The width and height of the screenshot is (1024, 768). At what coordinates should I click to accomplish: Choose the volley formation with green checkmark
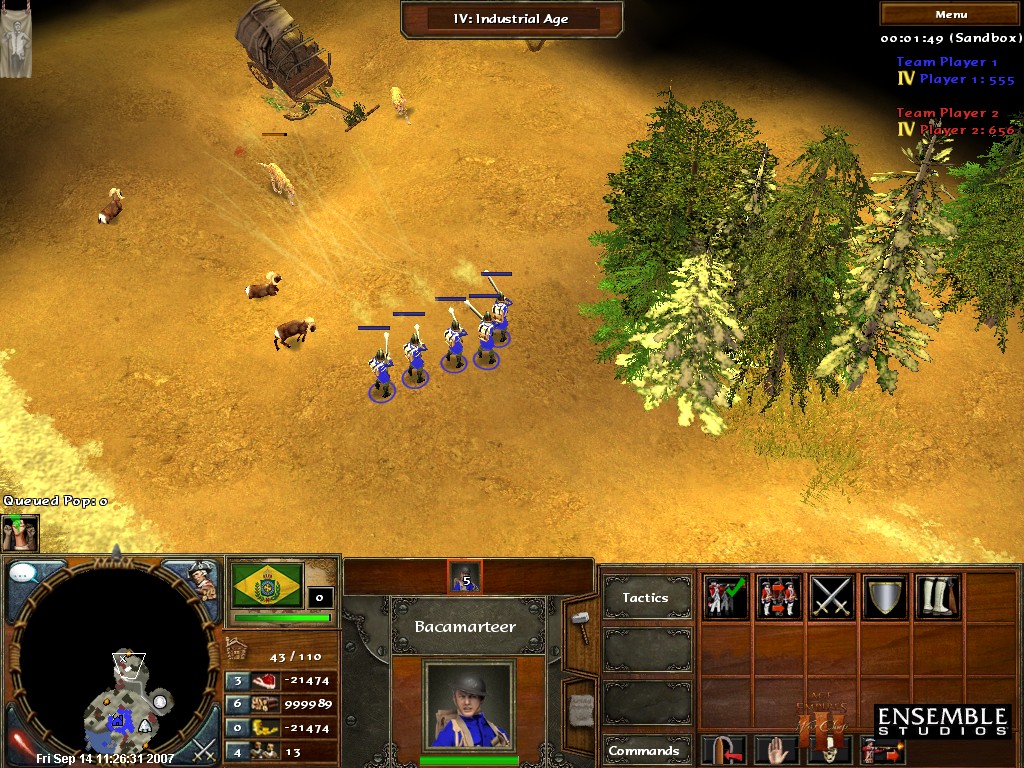coord(725,597)
